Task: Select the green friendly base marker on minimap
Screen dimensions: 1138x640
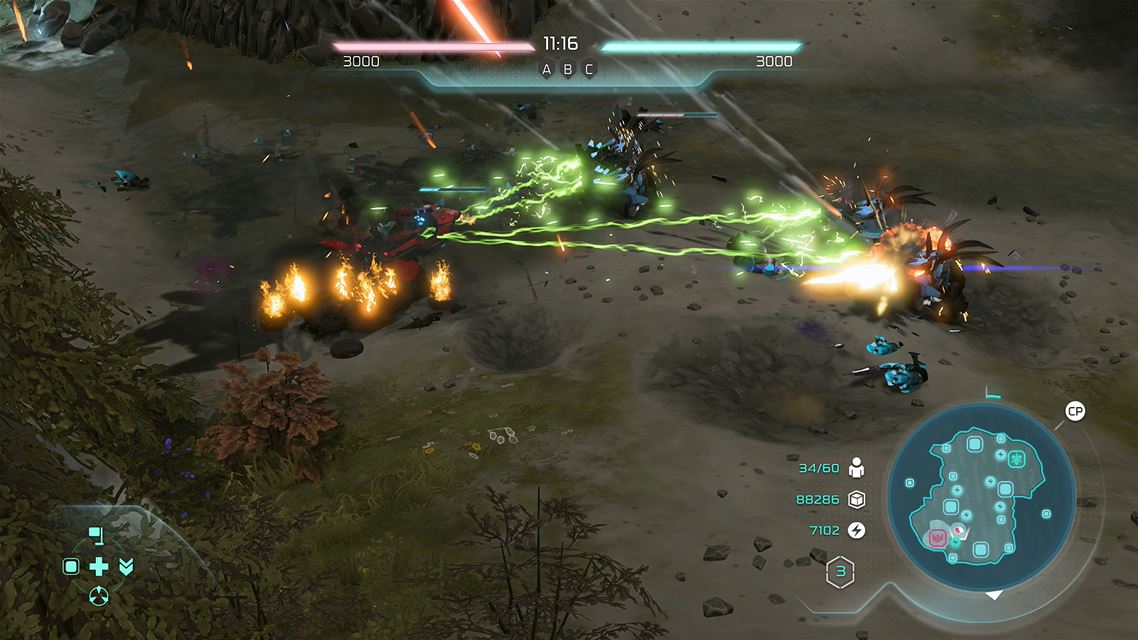Action: (x=1016, y=459)
